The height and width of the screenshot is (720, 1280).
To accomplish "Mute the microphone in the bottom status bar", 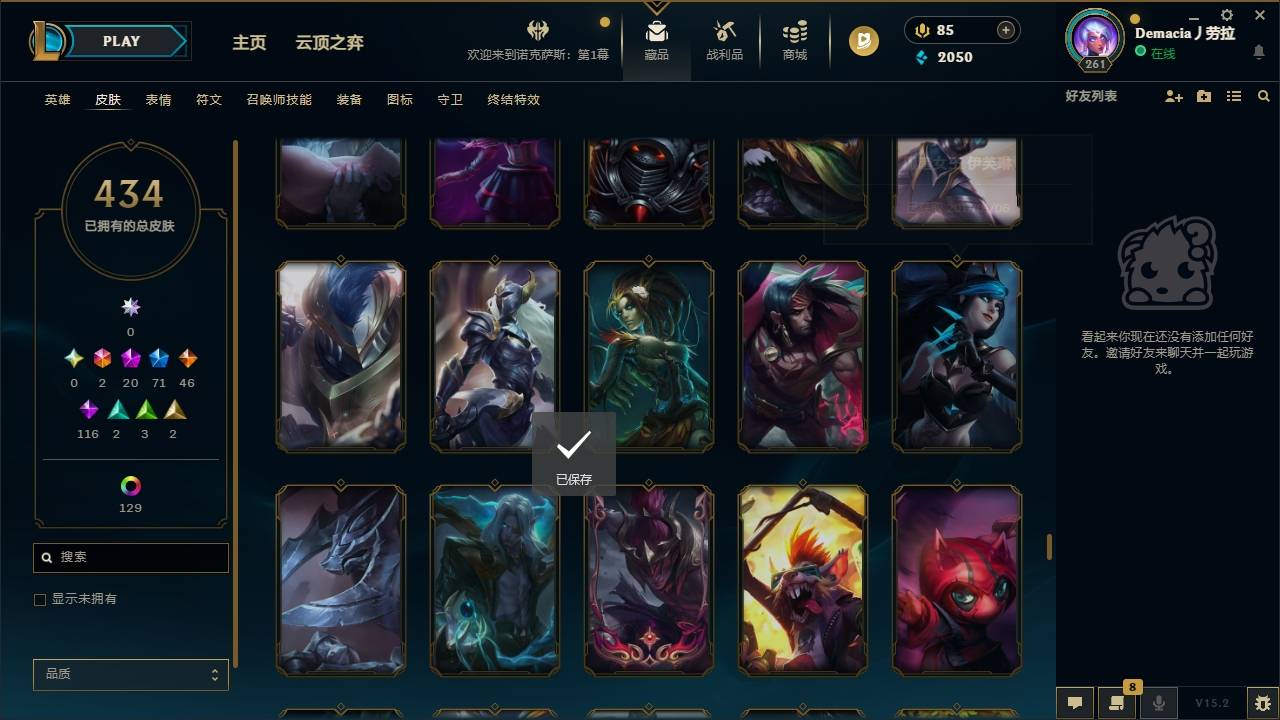I will [1159, 702].
